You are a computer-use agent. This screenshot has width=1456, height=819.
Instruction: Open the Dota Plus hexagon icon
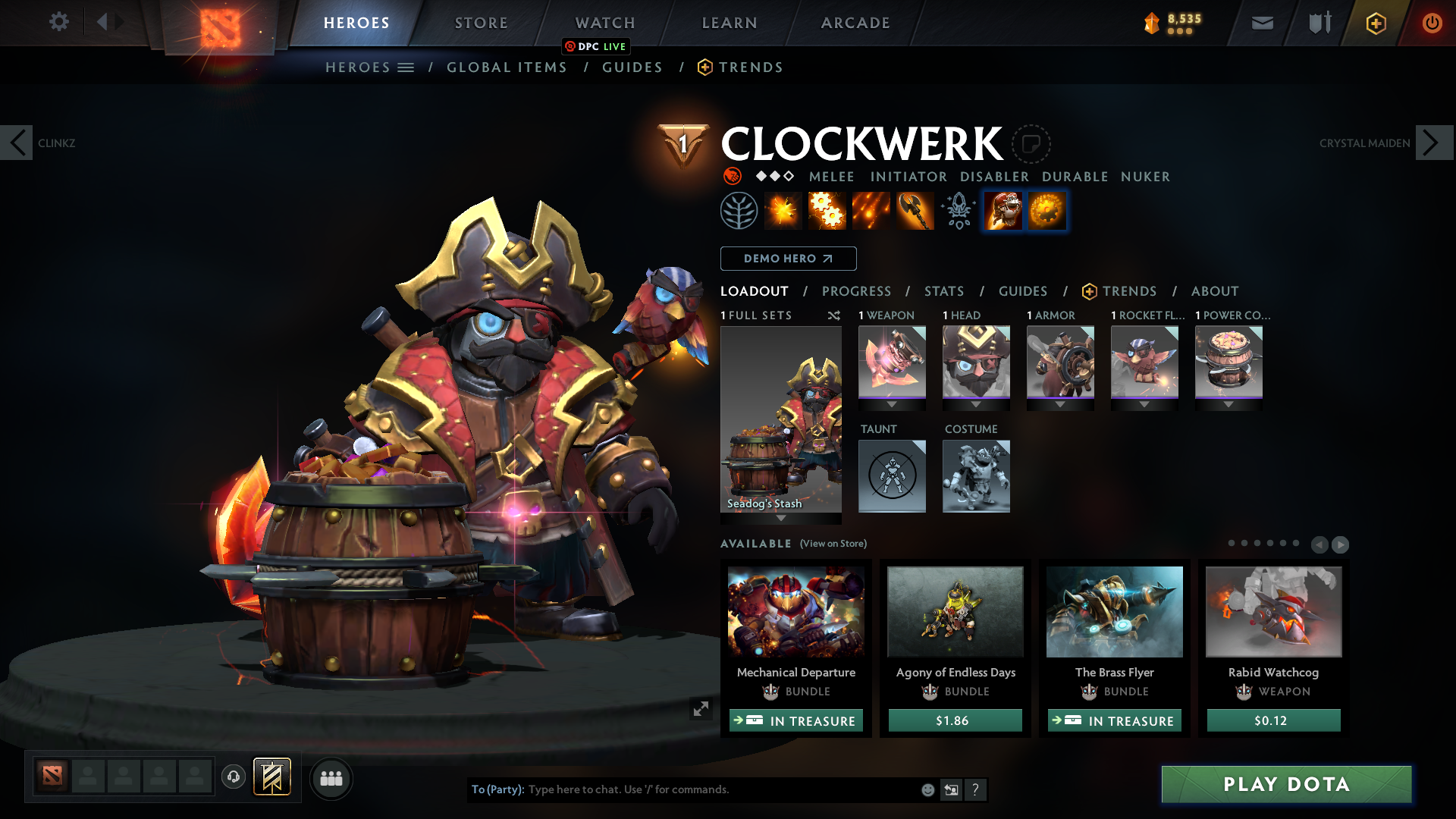pos(1376,23)
